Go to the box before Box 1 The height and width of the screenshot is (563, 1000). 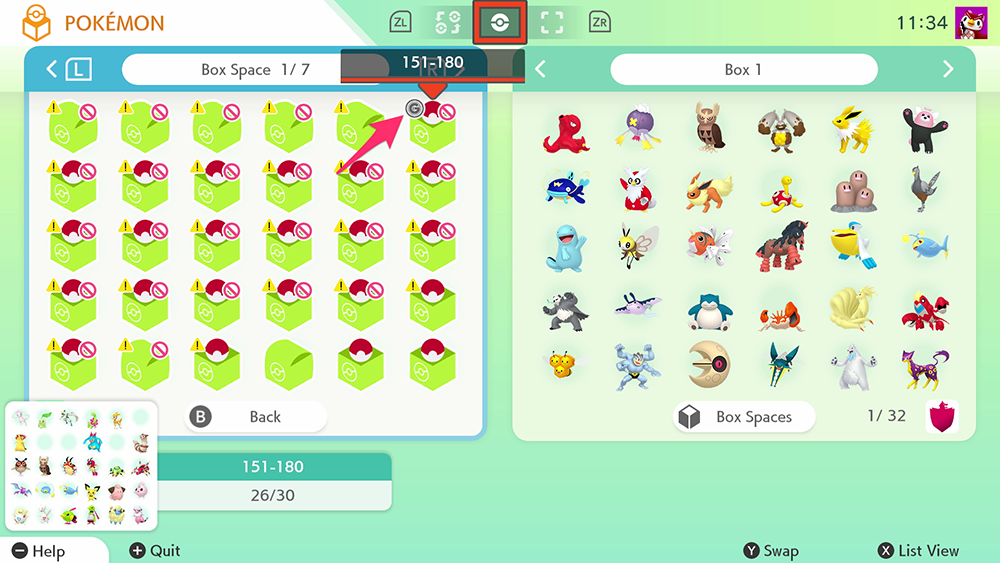(x=541, y=69)
